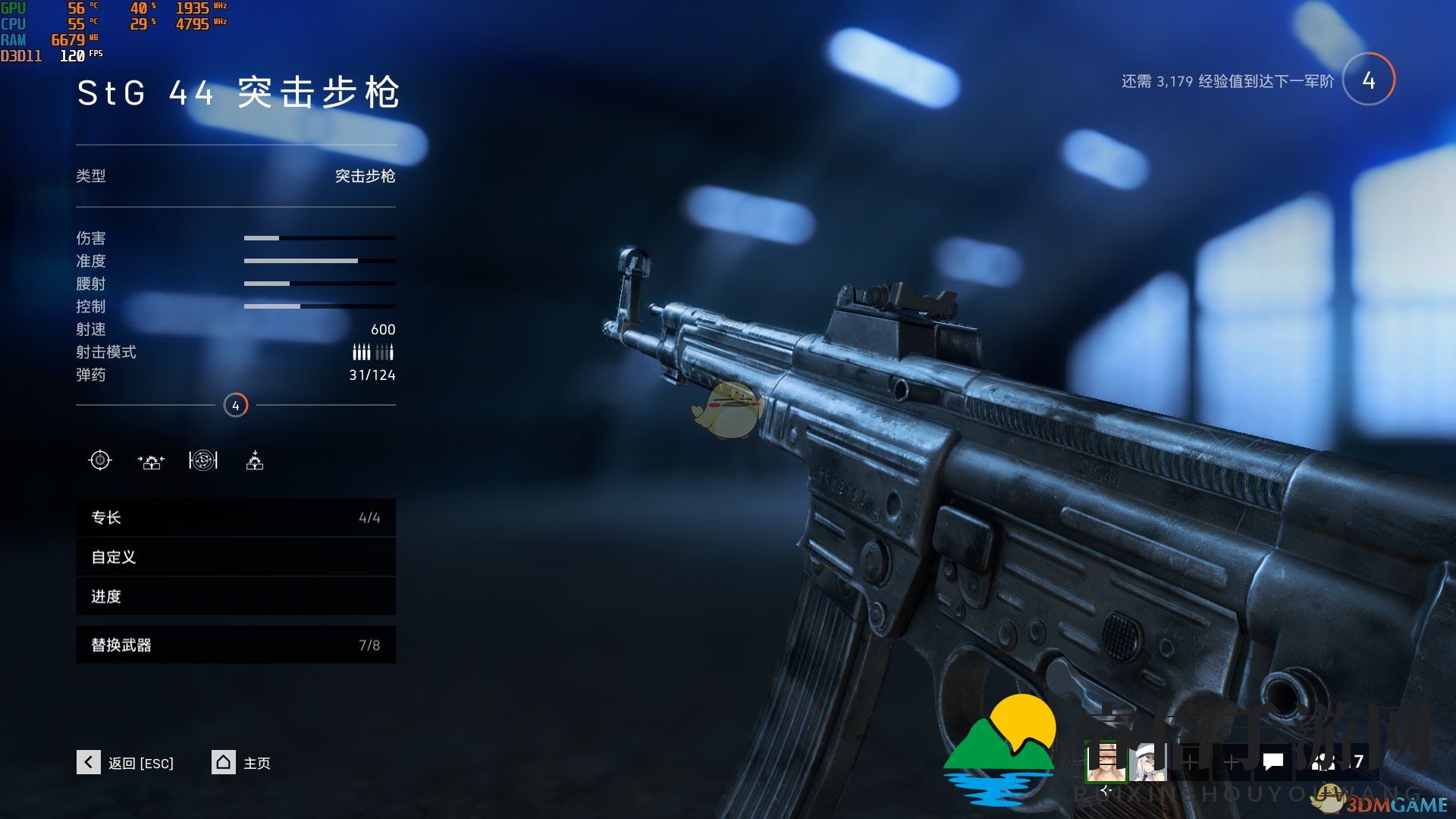Click the white-hat squad member avatar
1456x819 pixels.
pyautogui.click(x=1148, y=761)
